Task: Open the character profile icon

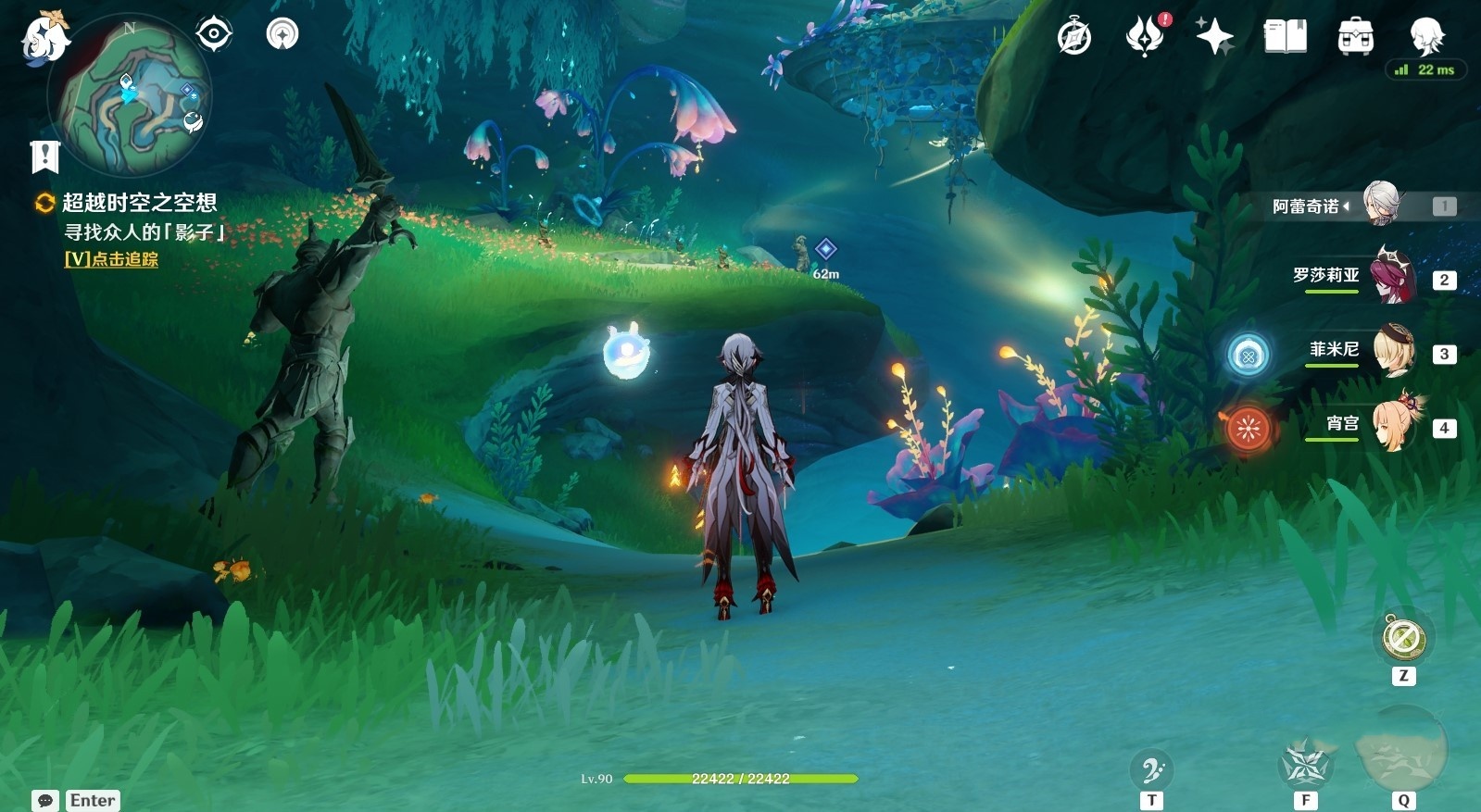Action: pyautogui.click(x=1425, y=35)
